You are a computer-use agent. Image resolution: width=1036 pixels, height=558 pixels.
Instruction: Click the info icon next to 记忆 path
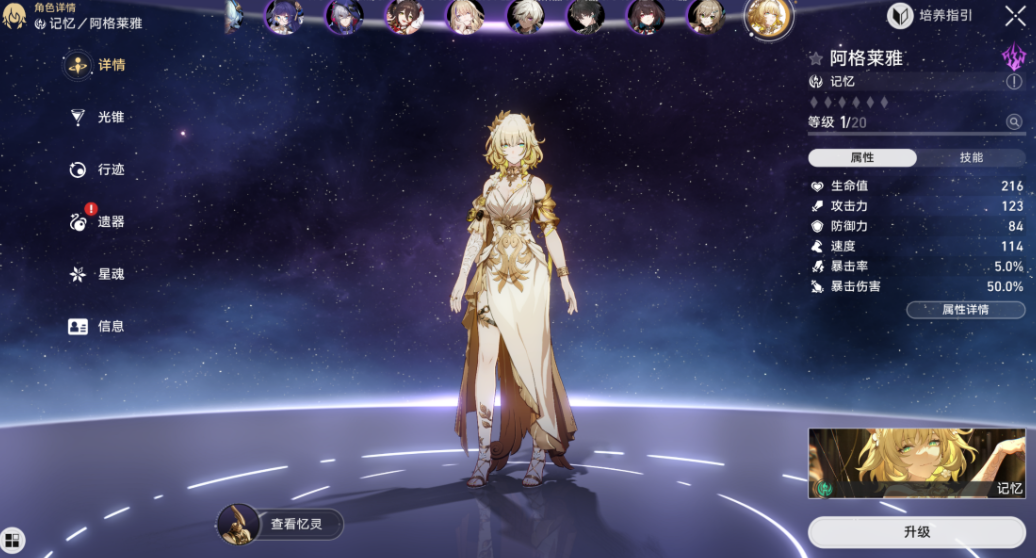tap(1014, 82)
